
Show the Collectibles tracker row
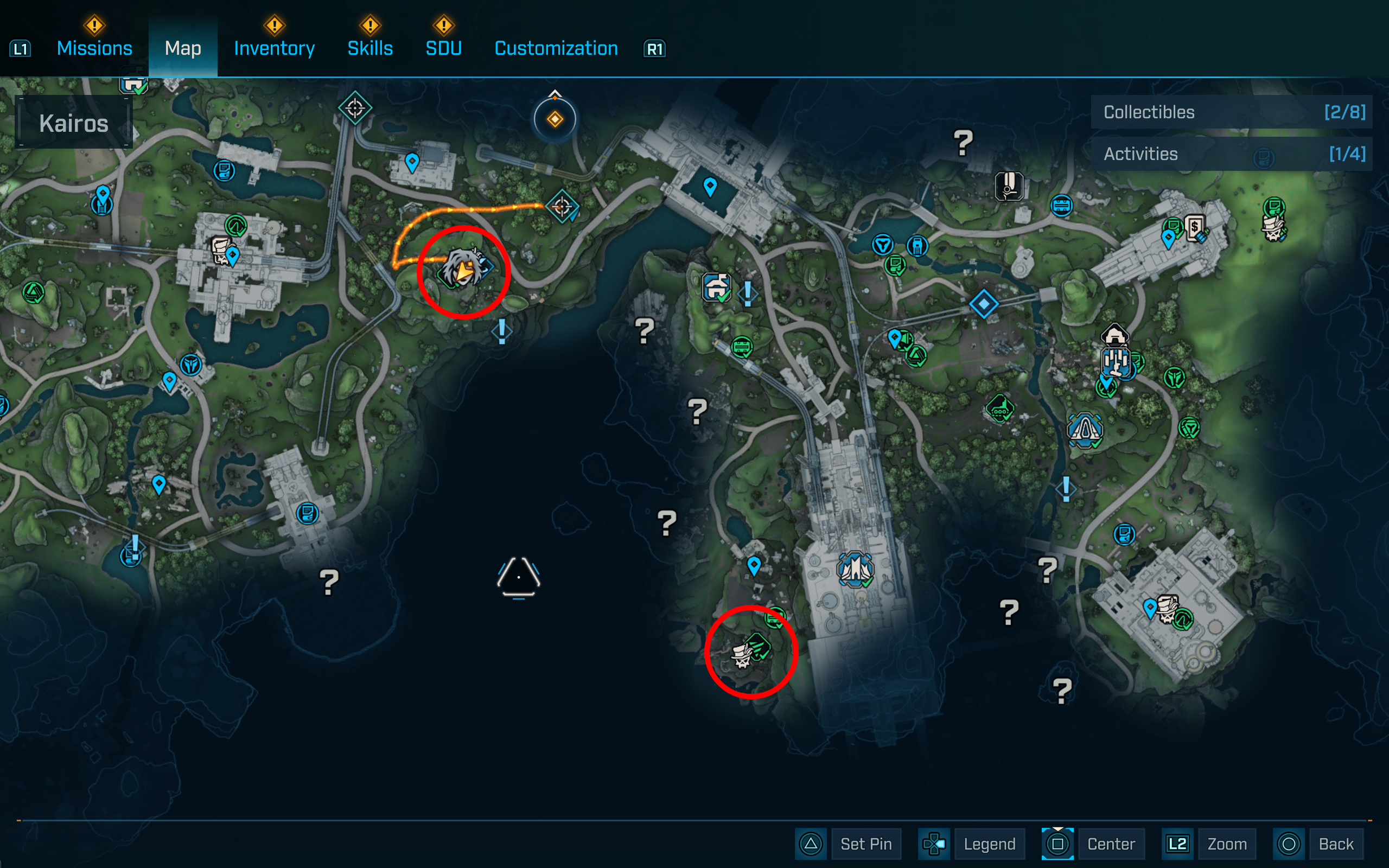(x=1231, y=112)
